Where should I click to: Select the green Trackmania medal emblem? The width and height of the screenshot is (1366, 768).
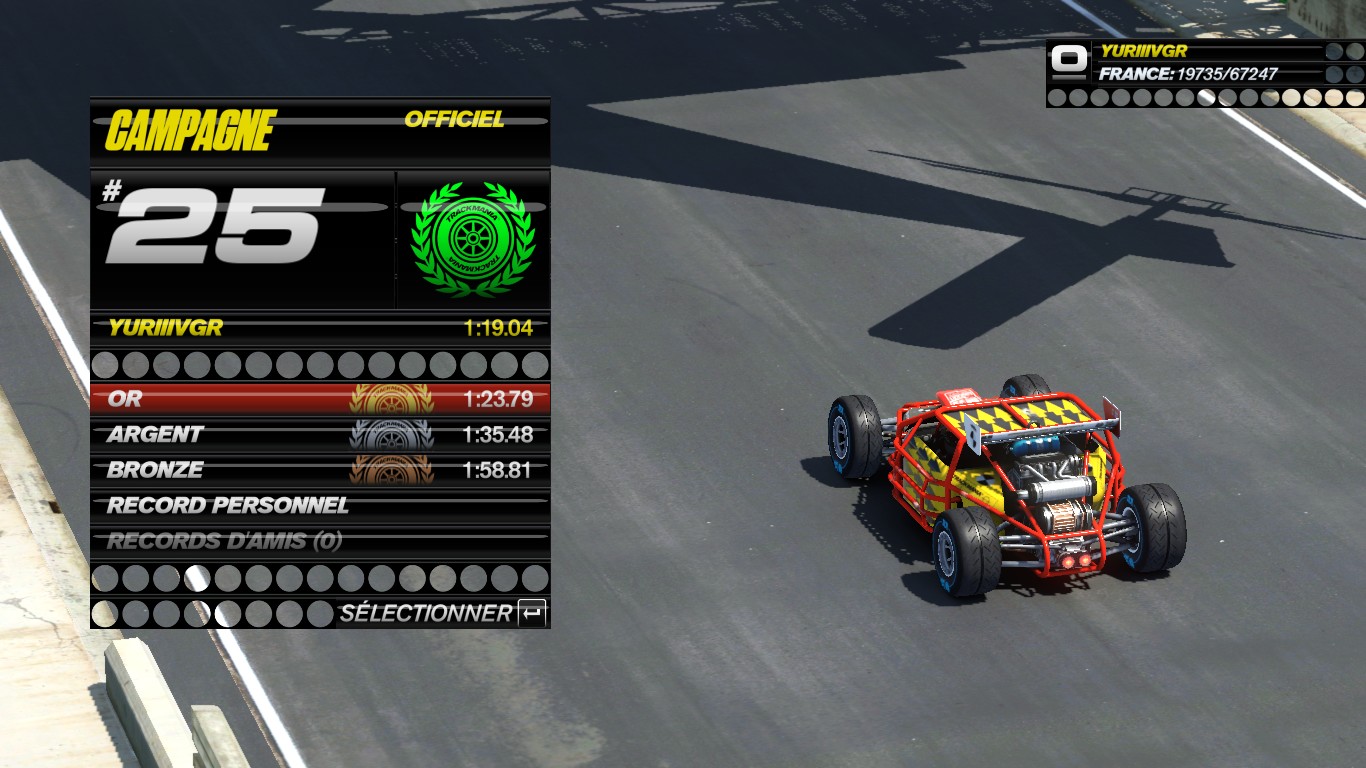[x=472, y=240]
